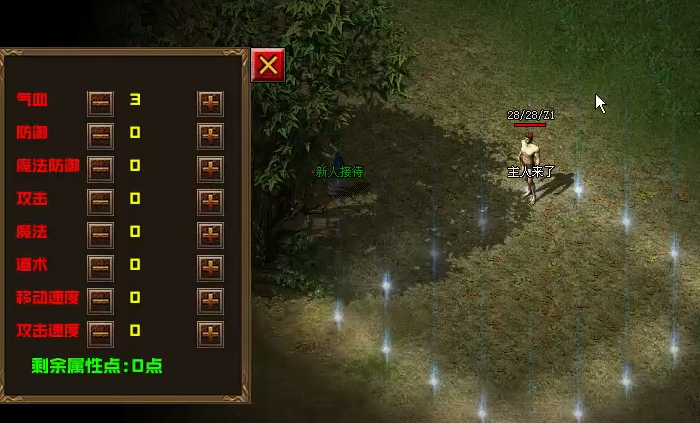Add a point to 道术
Image resolution: width=700 pixels, height=423 pixels.
click(210, 267)
